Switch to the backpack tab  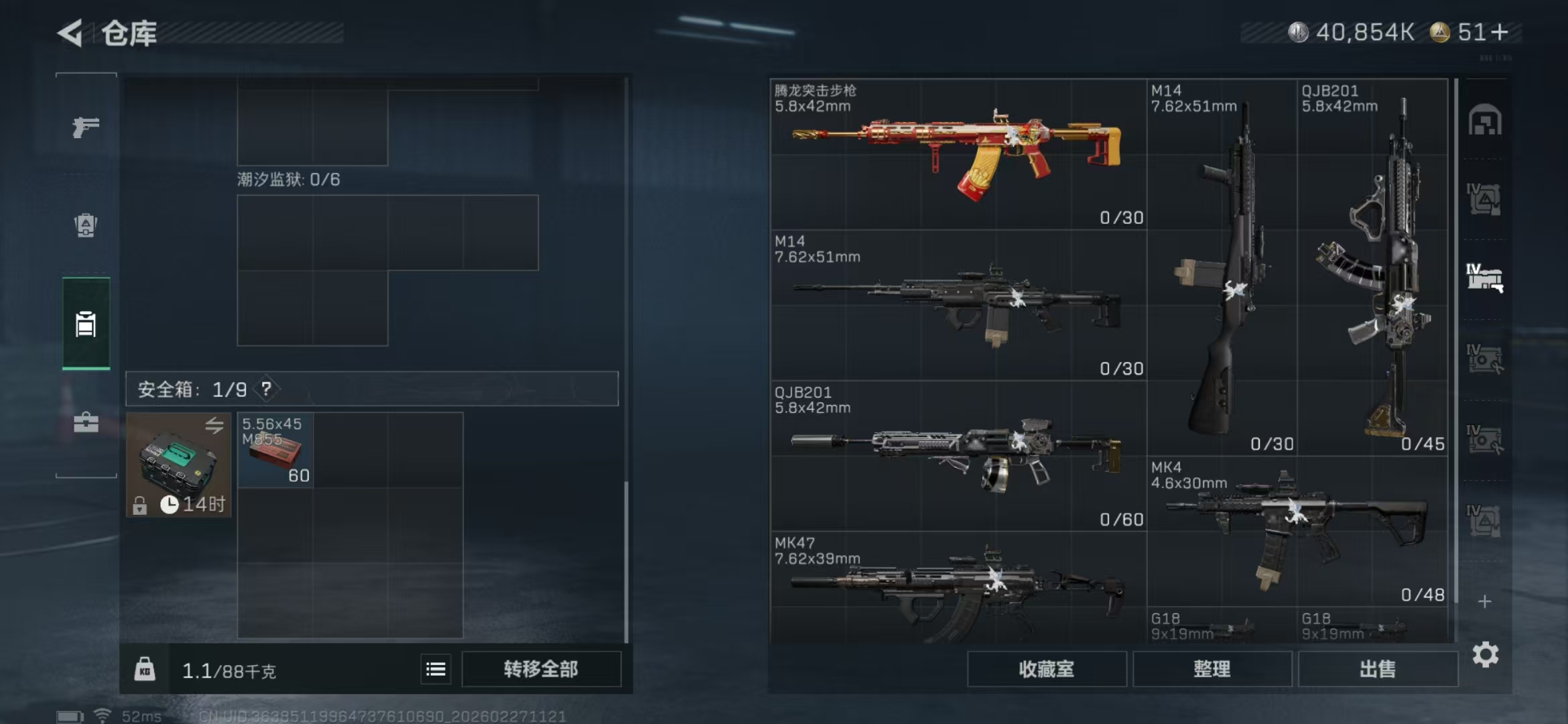tap(86, 225)
